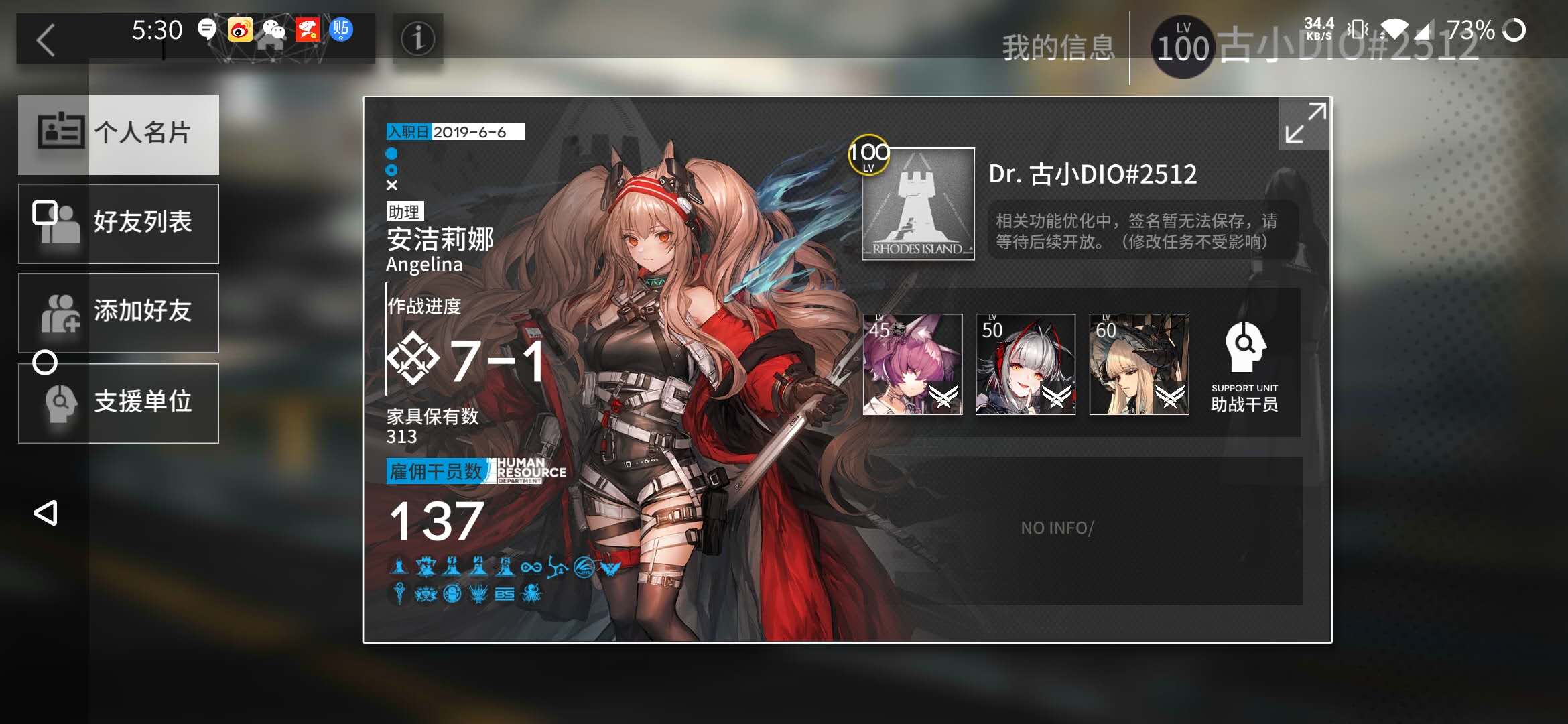This screenshot has width=1568, height=724.
Task: Expand the profile card to fullscreen
Action: [1304, 123]
